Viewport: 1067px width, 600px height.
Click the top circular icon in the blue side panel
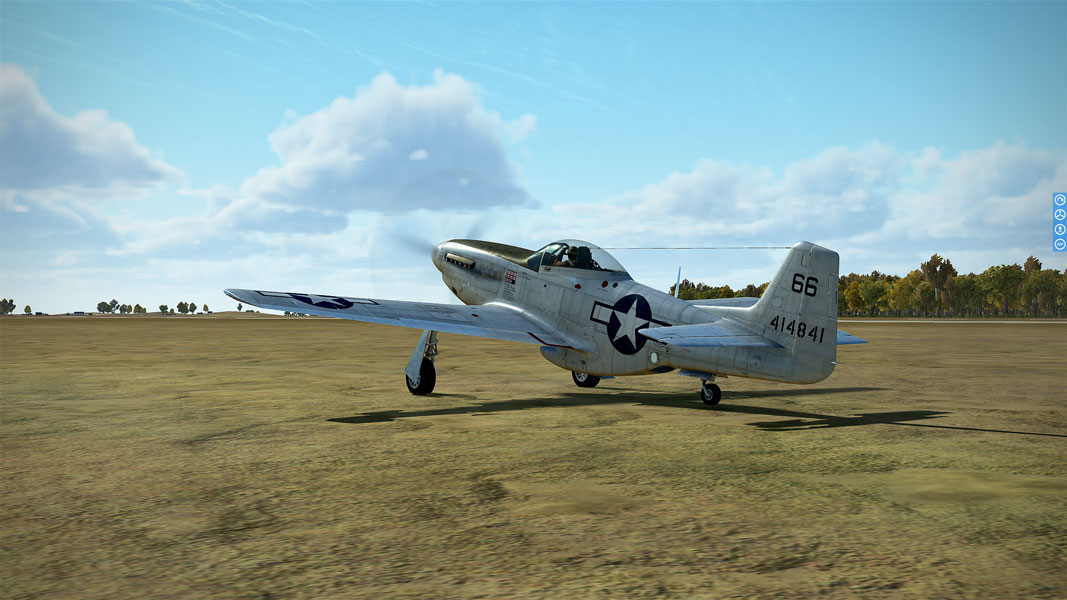[x=1059, y=200]
